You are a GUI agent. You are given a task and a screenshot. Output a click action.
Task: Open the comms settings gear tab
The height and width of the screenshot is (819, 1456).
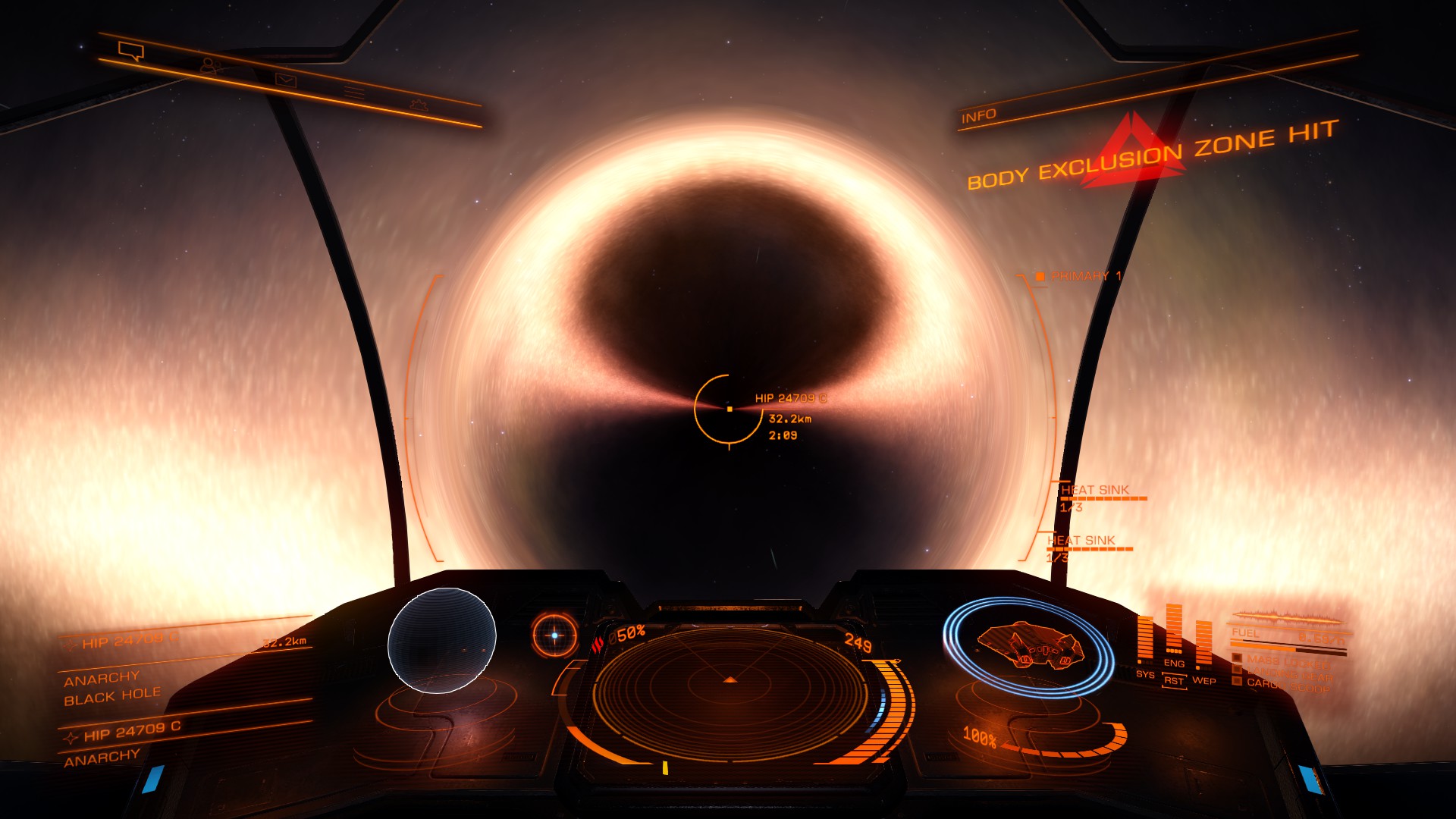coord(419,105)
